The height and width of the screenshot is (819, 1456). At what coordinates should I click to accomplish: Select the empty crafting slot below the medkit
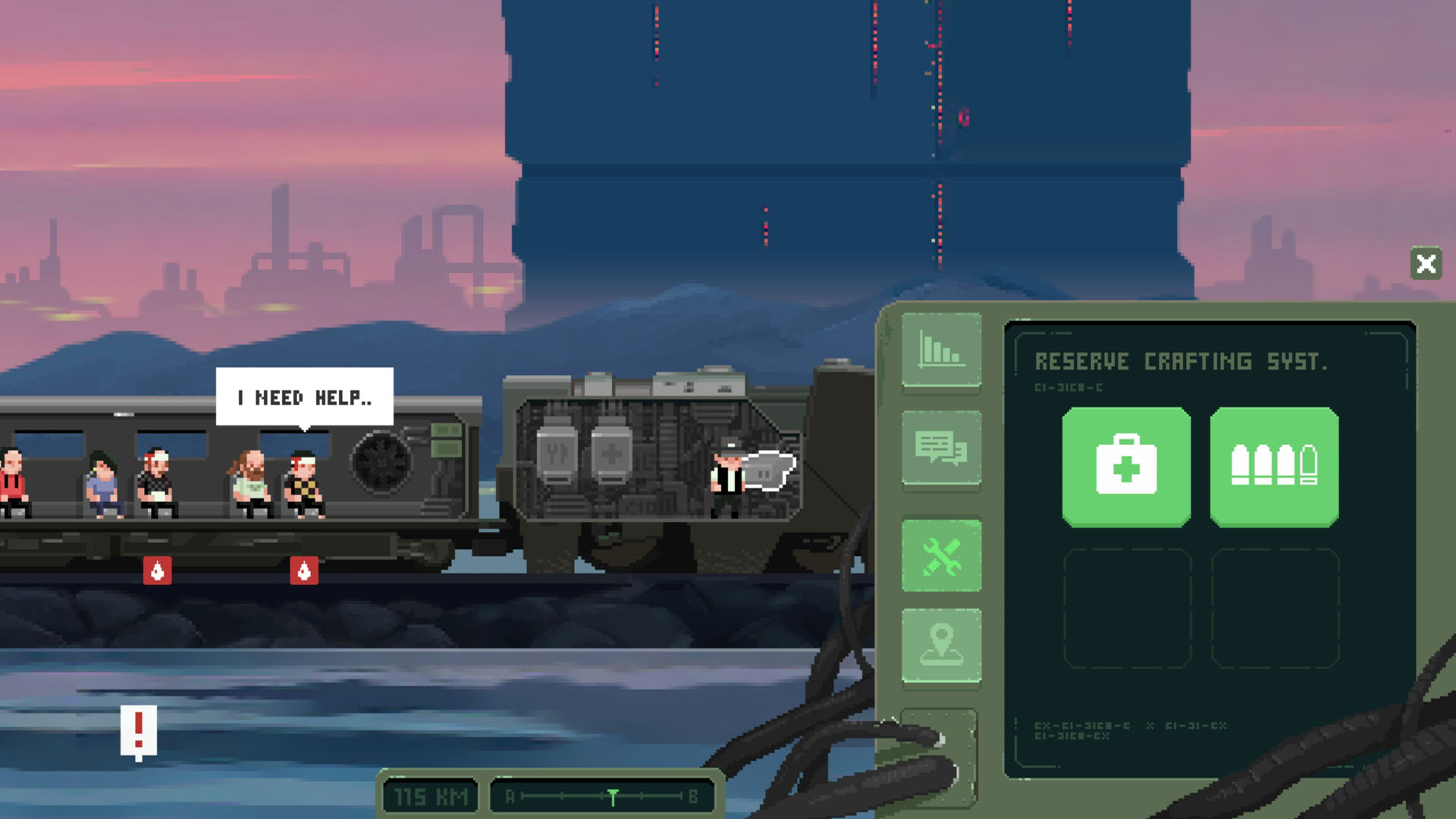[1125, 607]
